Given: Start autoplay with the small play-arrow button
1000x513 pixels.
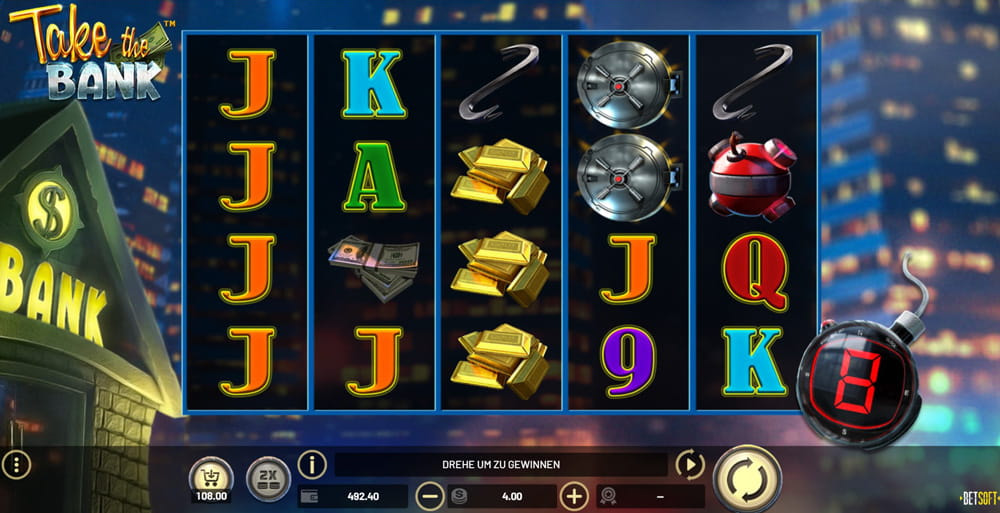Looking at the screenshot, I should (690, 465).
